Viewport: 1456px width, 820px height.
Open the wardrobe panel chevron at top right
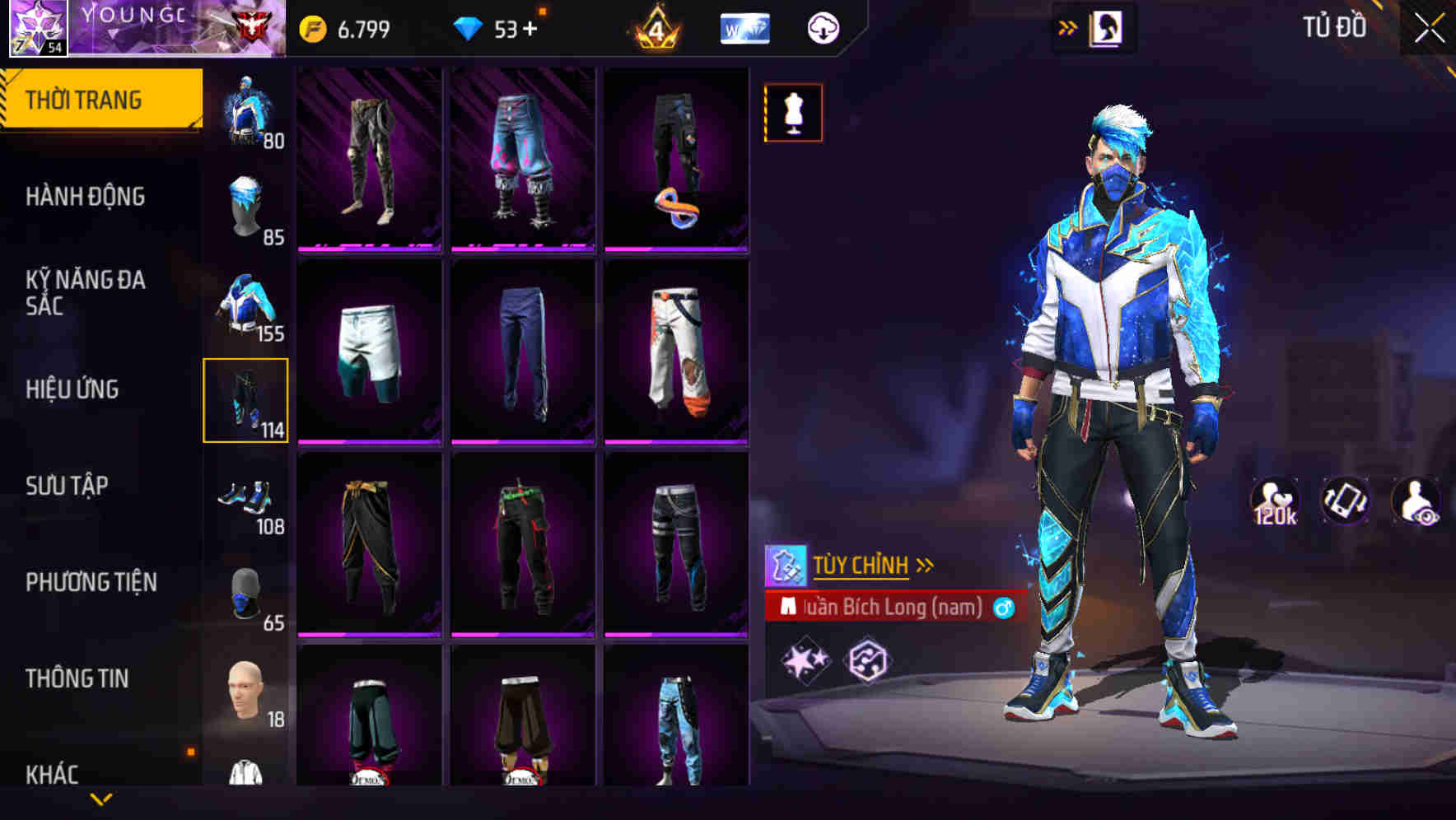1069,26
